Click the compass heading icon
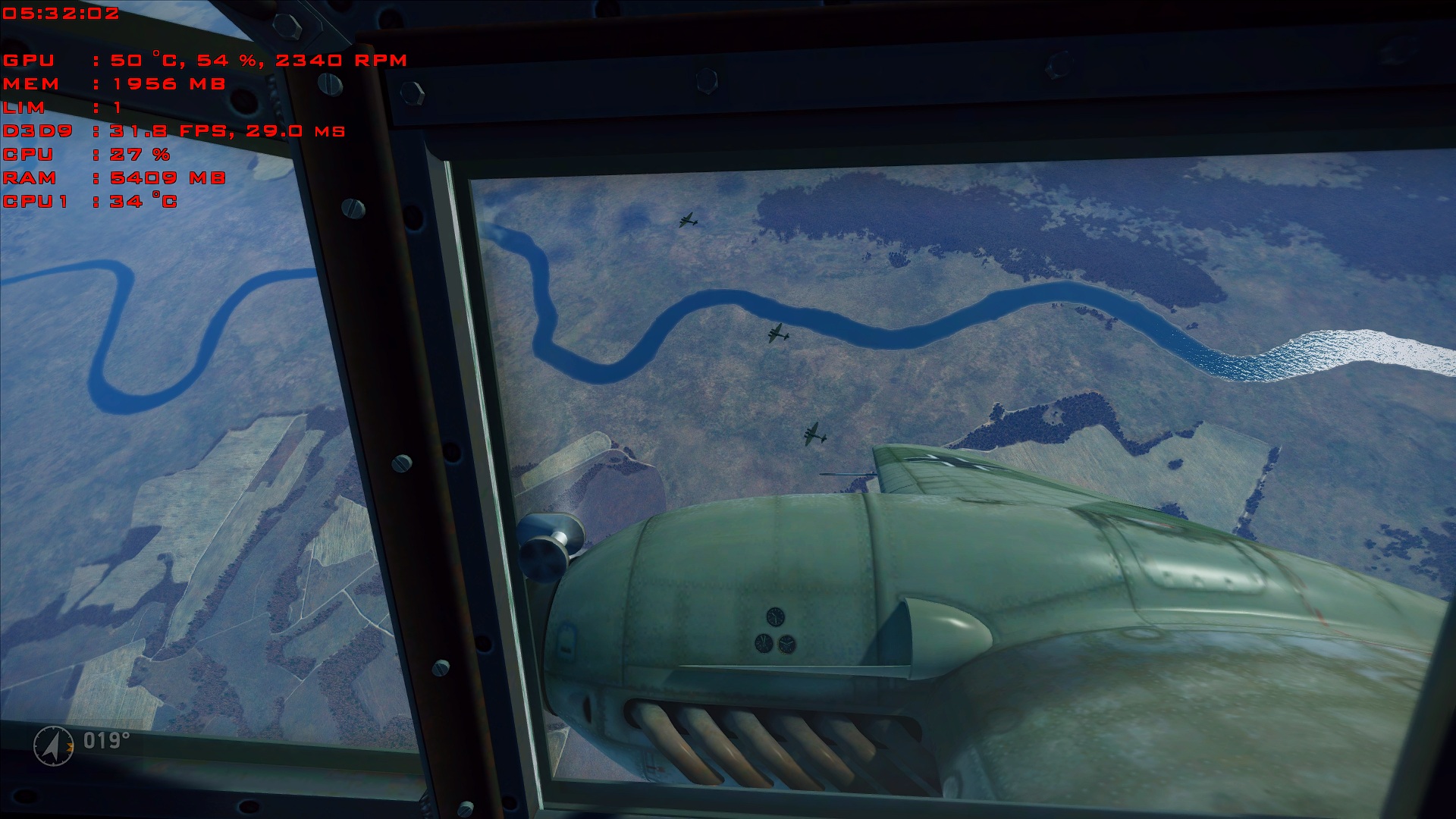 [x=54, y=745]
